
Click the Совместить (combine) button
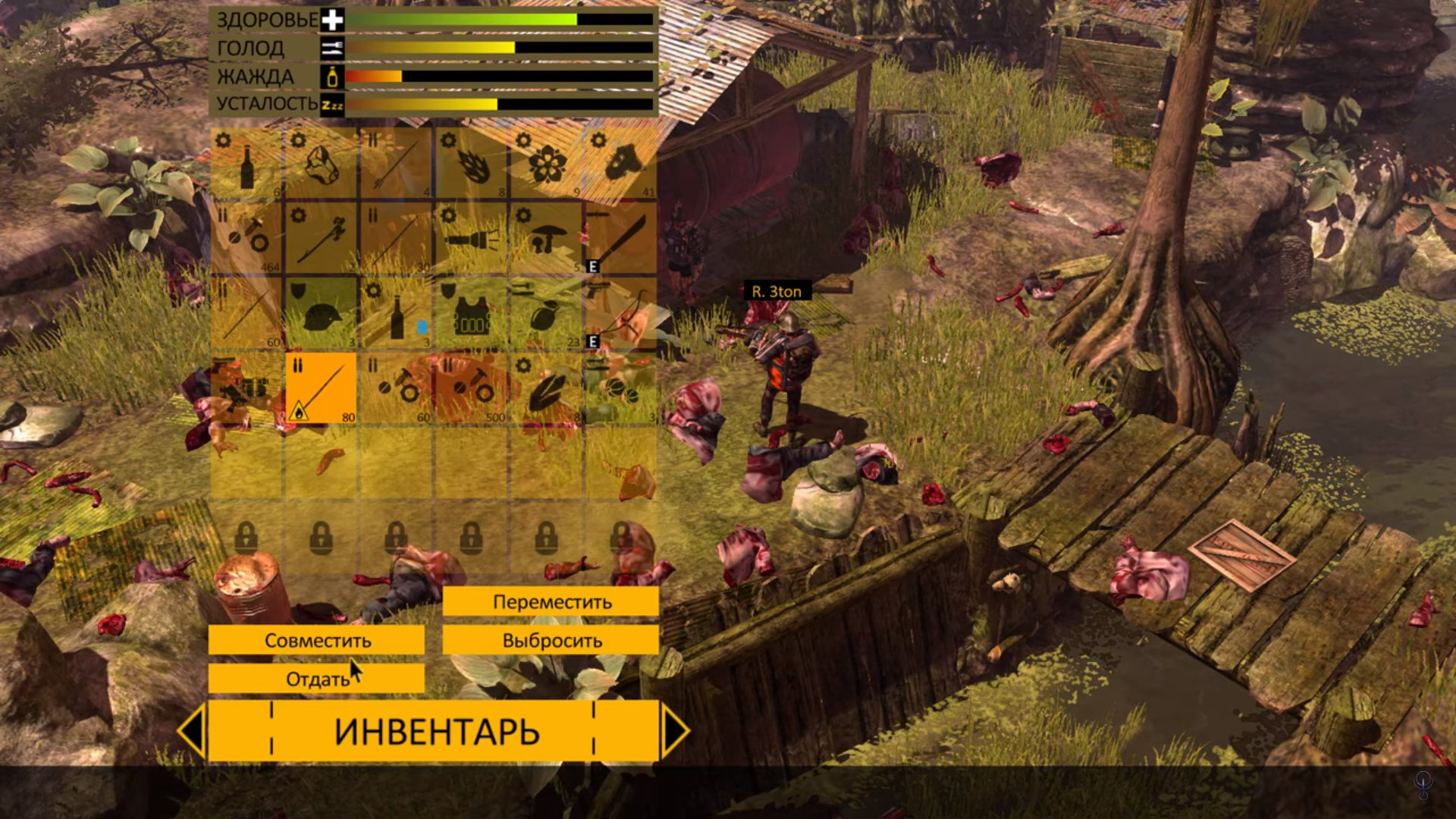[316, 640]
